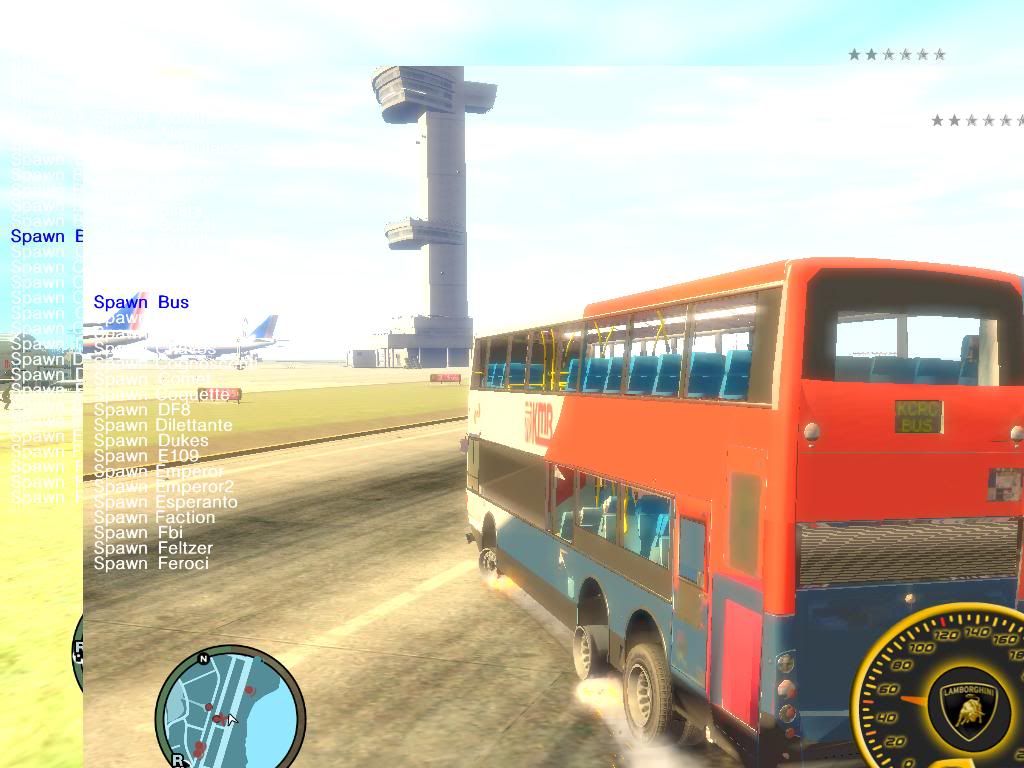
Task: Choose the Spawn E109 option
Action: 146,456
